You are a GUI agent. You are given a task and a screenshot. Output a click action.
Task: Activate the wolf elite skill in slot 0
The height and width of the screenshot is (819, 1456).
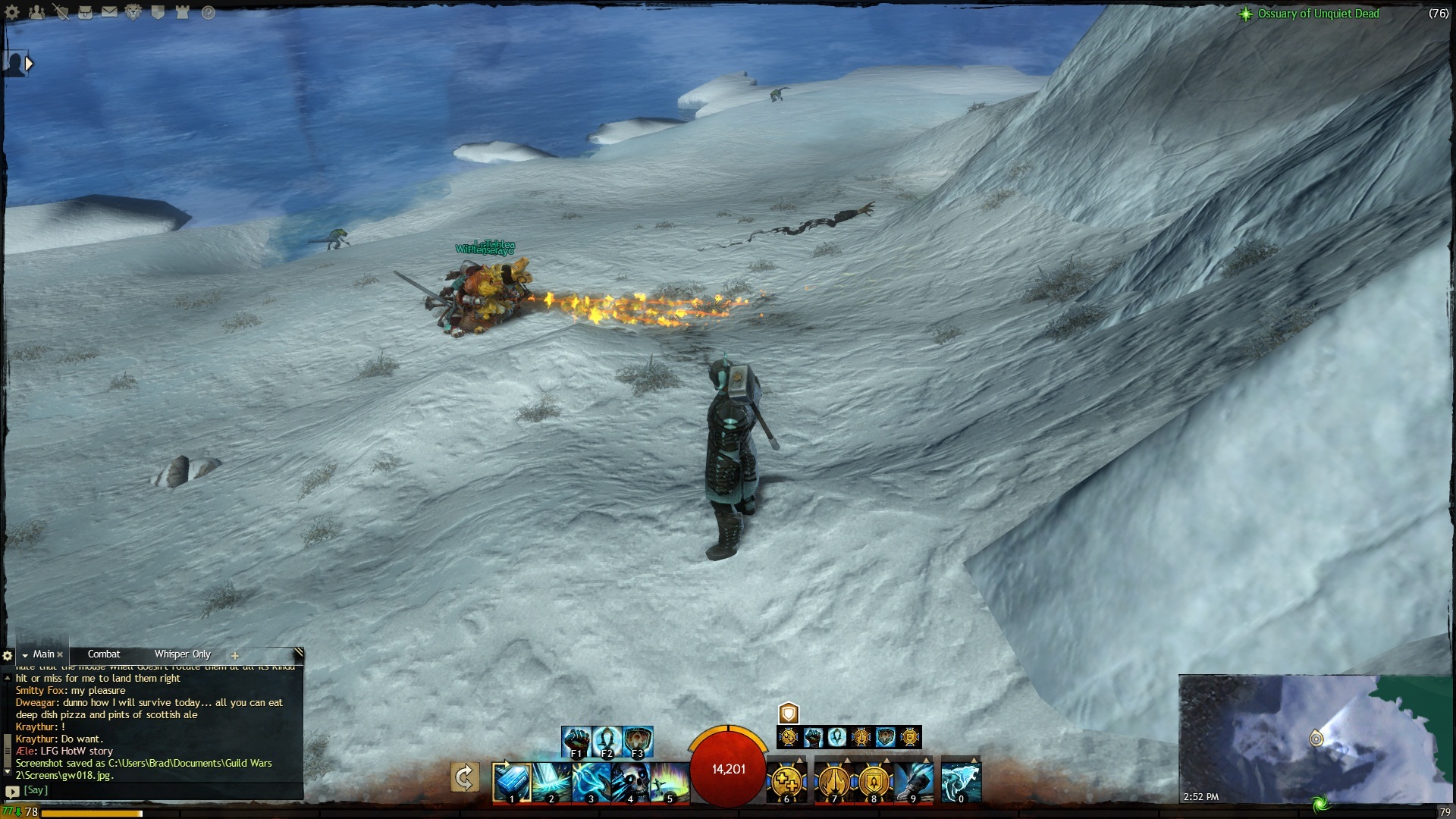[x=961, y=782]
